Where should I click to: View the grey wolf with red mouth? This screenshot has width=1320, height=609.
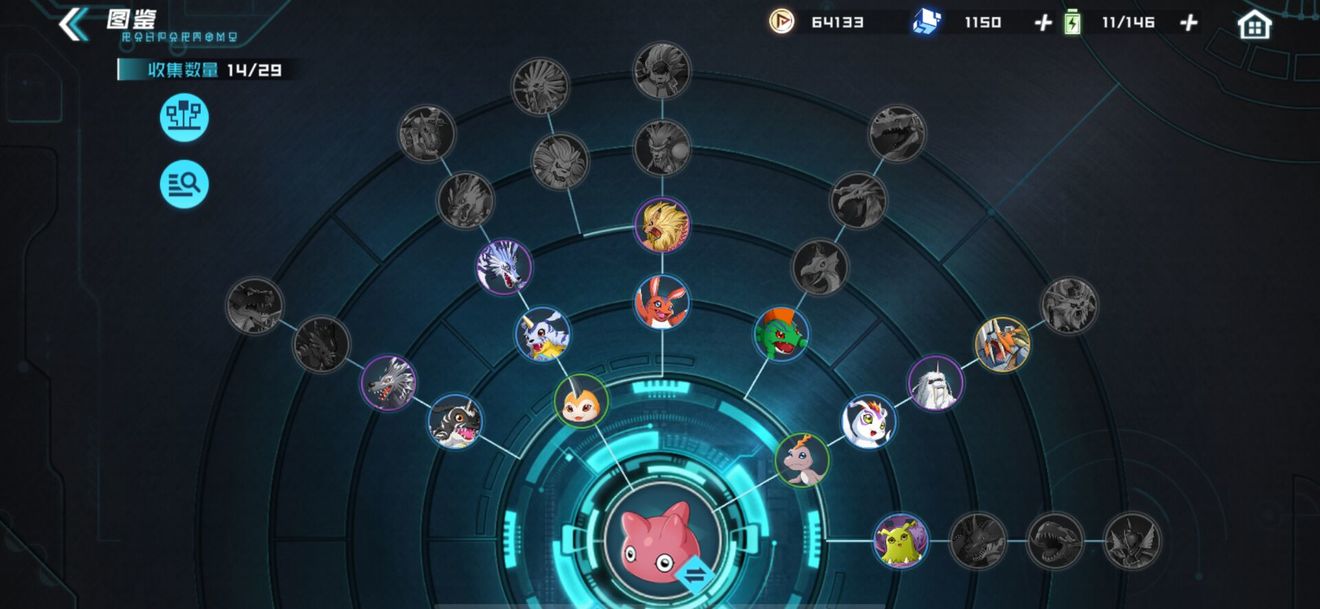[x=388, y=382]
